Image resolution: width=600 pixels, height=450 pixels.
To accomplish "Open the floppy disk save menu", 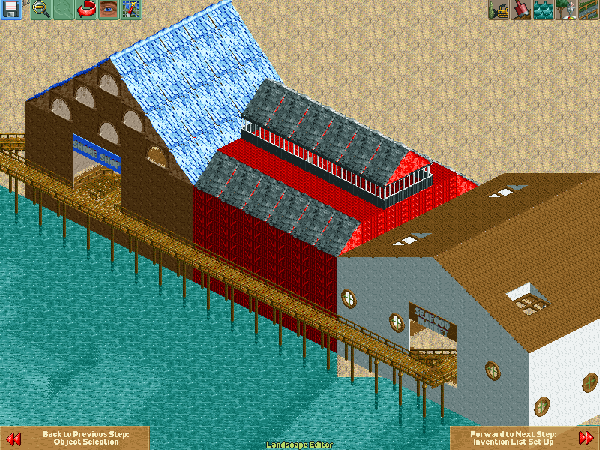I will (11, 10).
